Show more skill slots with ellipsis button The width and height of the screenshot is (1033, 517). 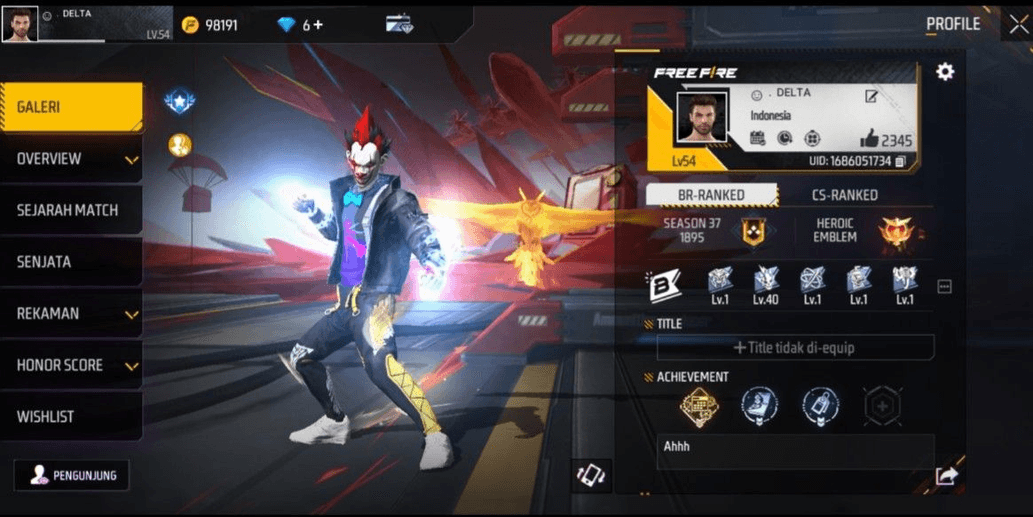pyautogui.click(x=944, y=287)
